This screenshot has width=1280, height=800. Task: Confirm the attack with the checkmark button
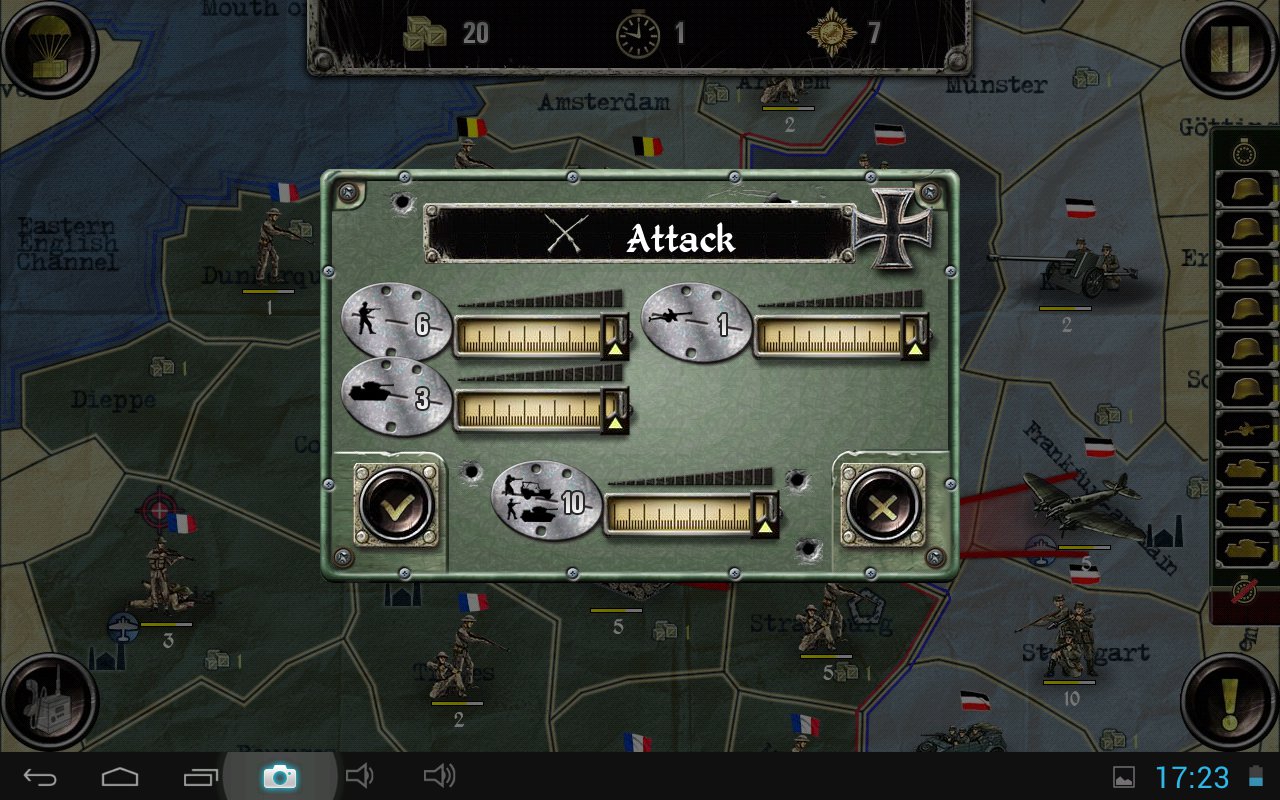396,507
